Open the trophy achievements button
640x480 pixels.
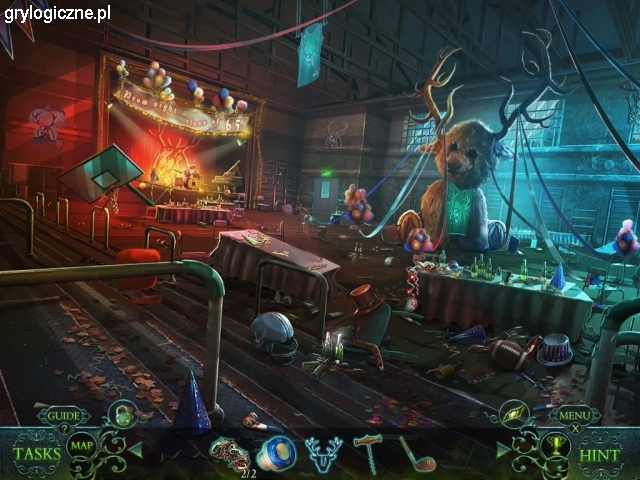553,446
